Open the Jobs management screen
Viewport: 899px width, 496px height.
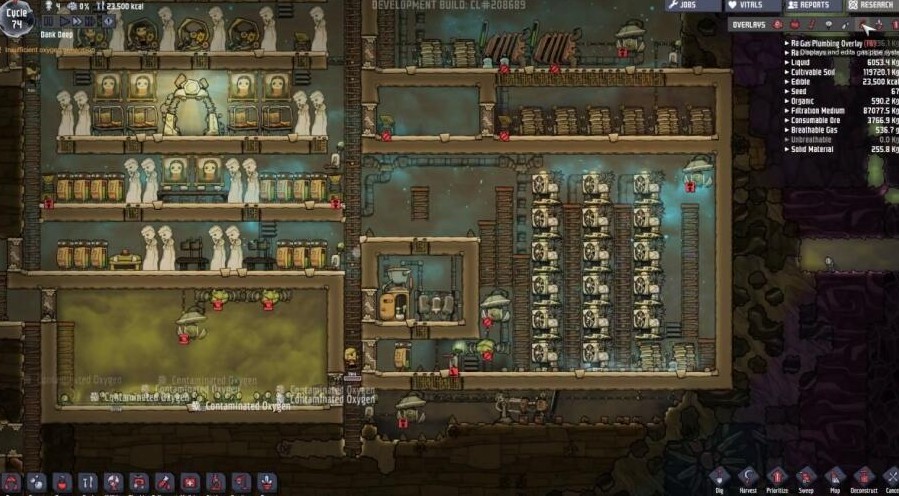pos(692,6)
